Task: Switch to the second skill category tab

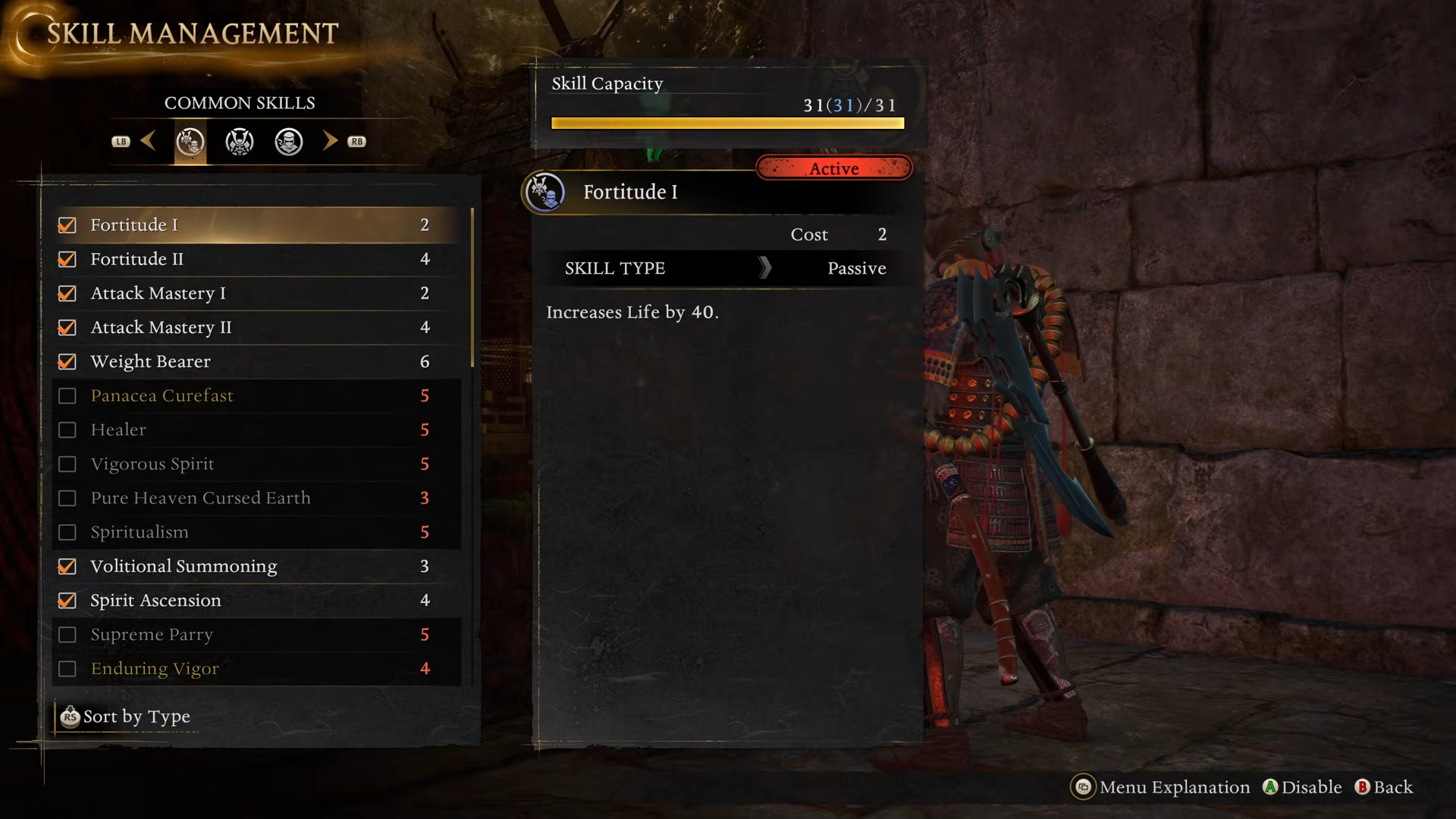Action: coord(240,142)
